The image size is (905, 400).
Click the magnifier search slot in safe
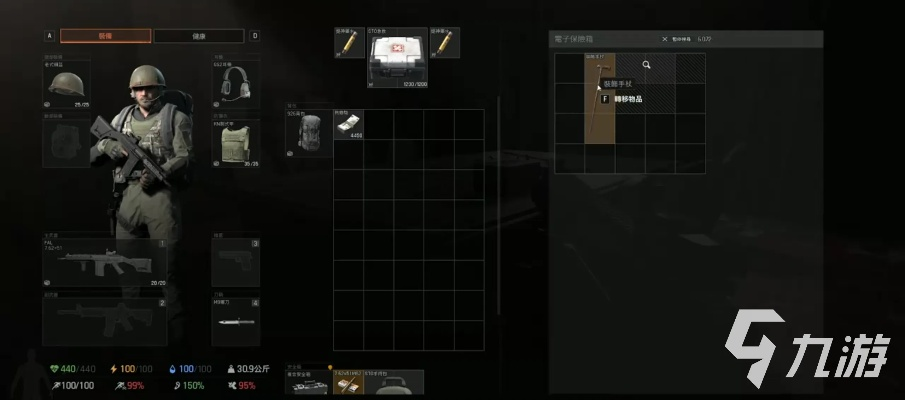647,66
